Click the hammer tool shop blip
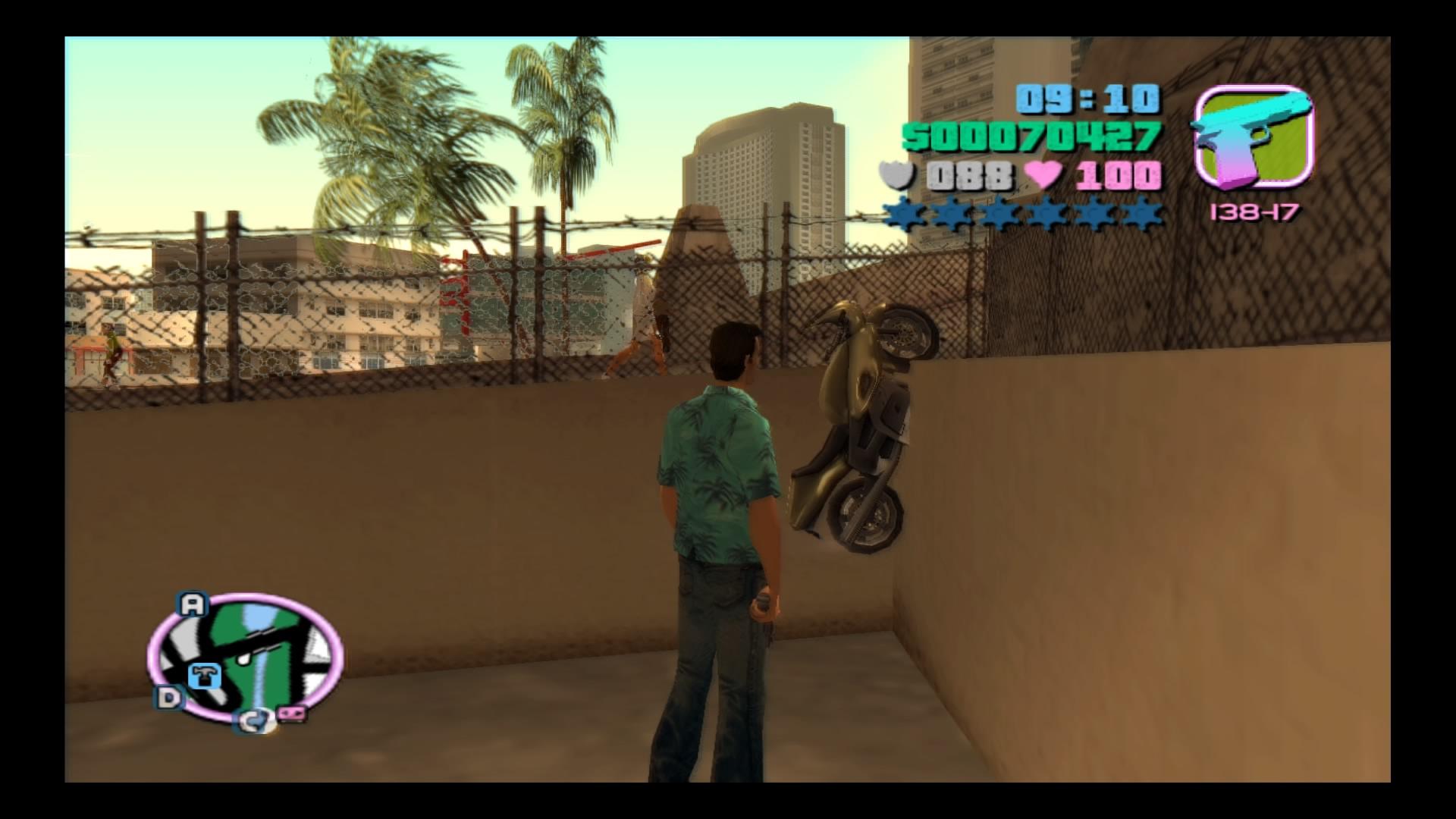Image resolution: width=1456 pixels, height=819 pixels. [203, 675]
